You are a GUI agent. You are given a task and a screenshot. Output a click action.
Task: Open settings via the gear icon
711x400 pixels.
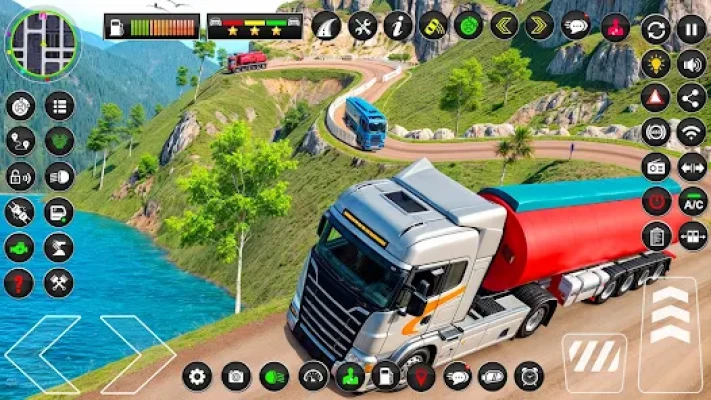tap(198, 376)
